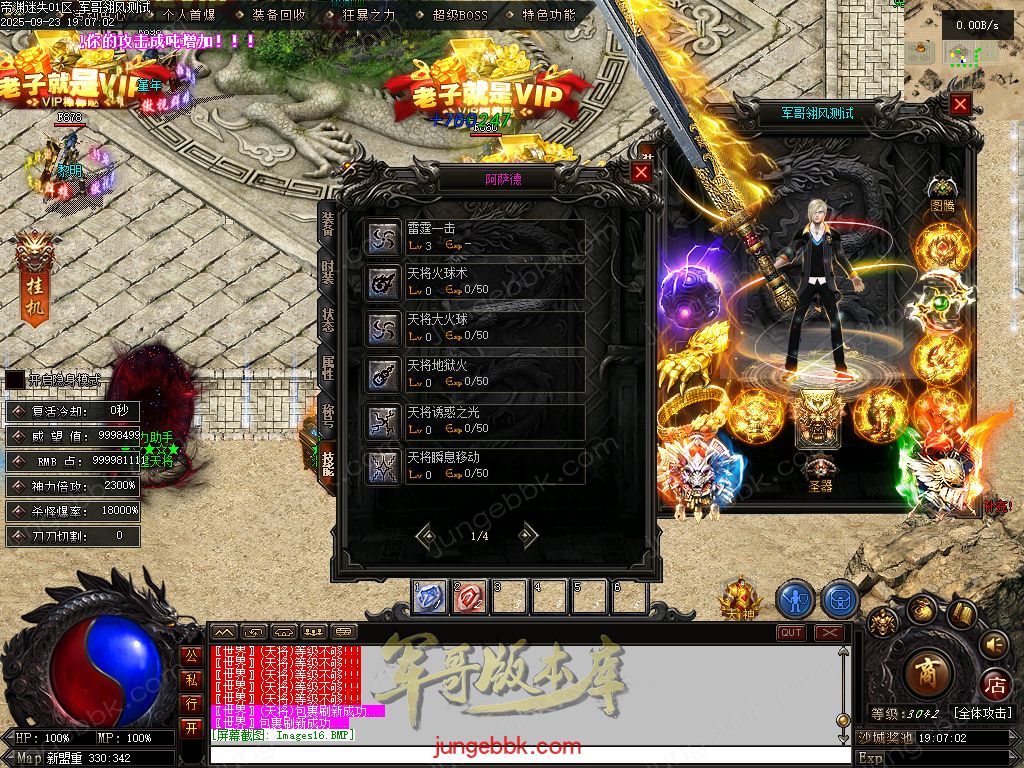The height and width of the screenshot is (768, 1024).
Task: Go to the next skill page
Action: pos(528,535)
